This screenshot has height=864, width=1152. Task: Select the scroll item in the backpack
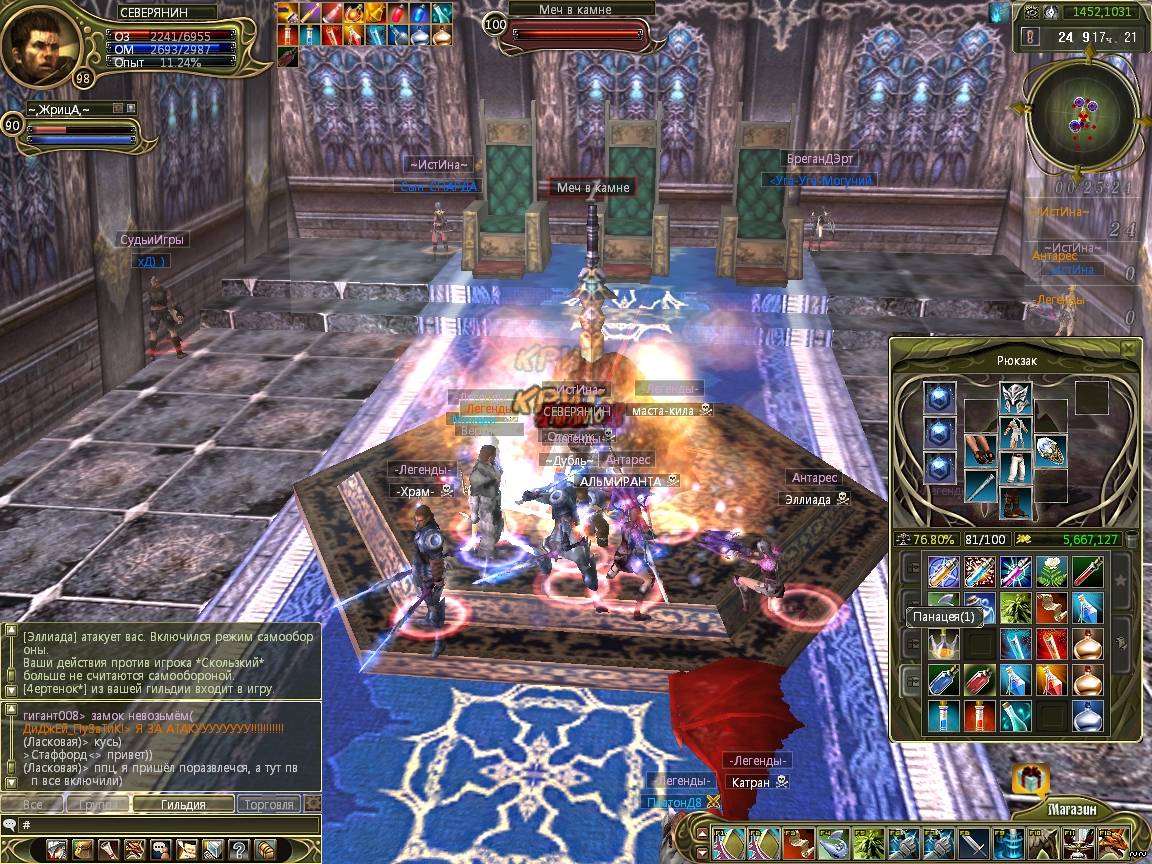(x=1052, y=606)
